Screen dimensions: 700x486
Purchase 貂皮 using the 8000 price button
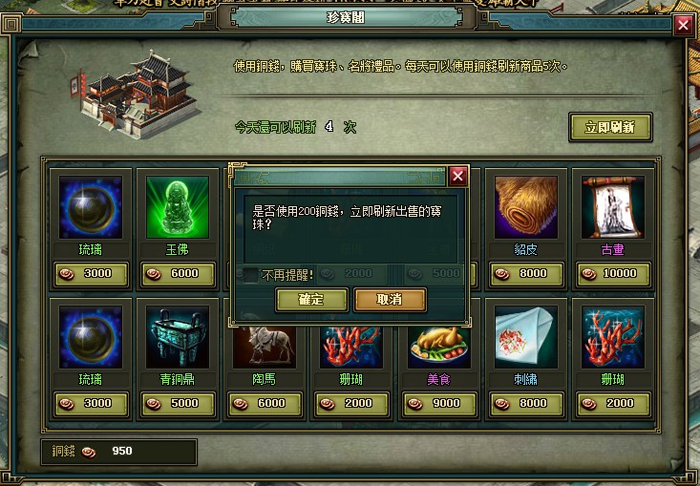pyautogui.click(x=525, y=274)
